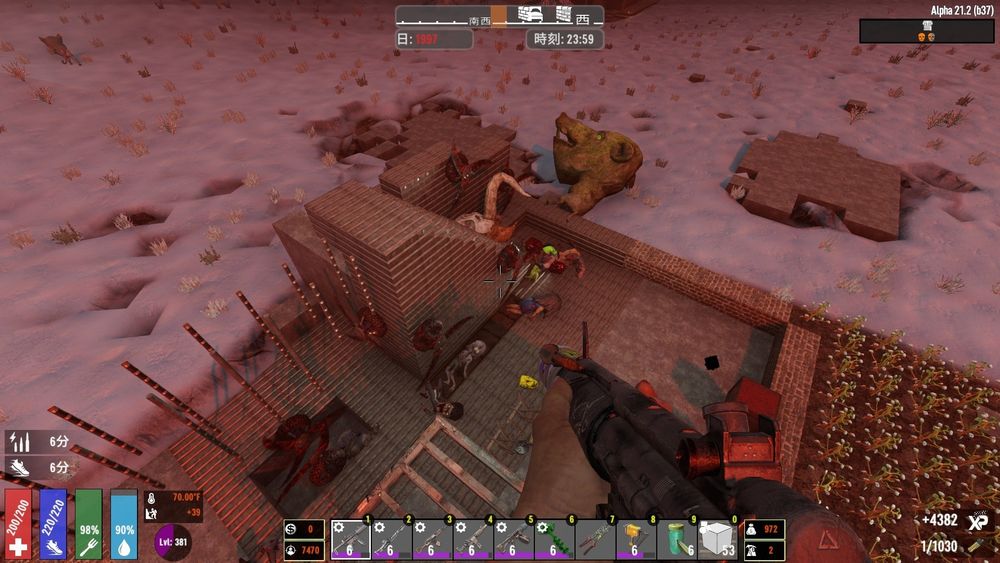Select the green item in slot 6
1000x563 pixels.
coord(555,540)
